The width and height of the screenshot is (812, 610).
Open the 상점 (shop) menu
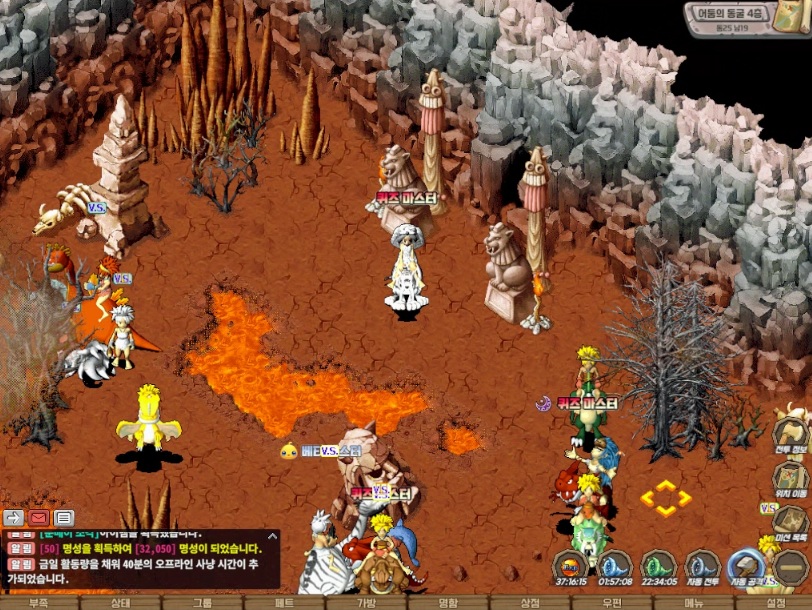coord(530,603)
